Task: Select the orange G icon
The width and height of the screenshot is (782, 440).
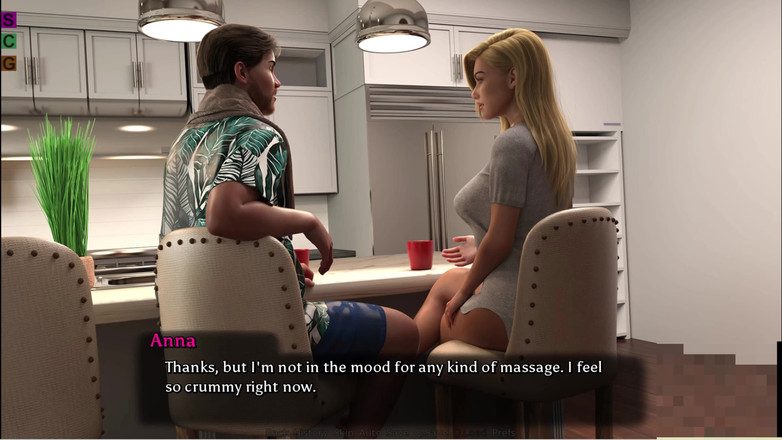Action: 9,63
